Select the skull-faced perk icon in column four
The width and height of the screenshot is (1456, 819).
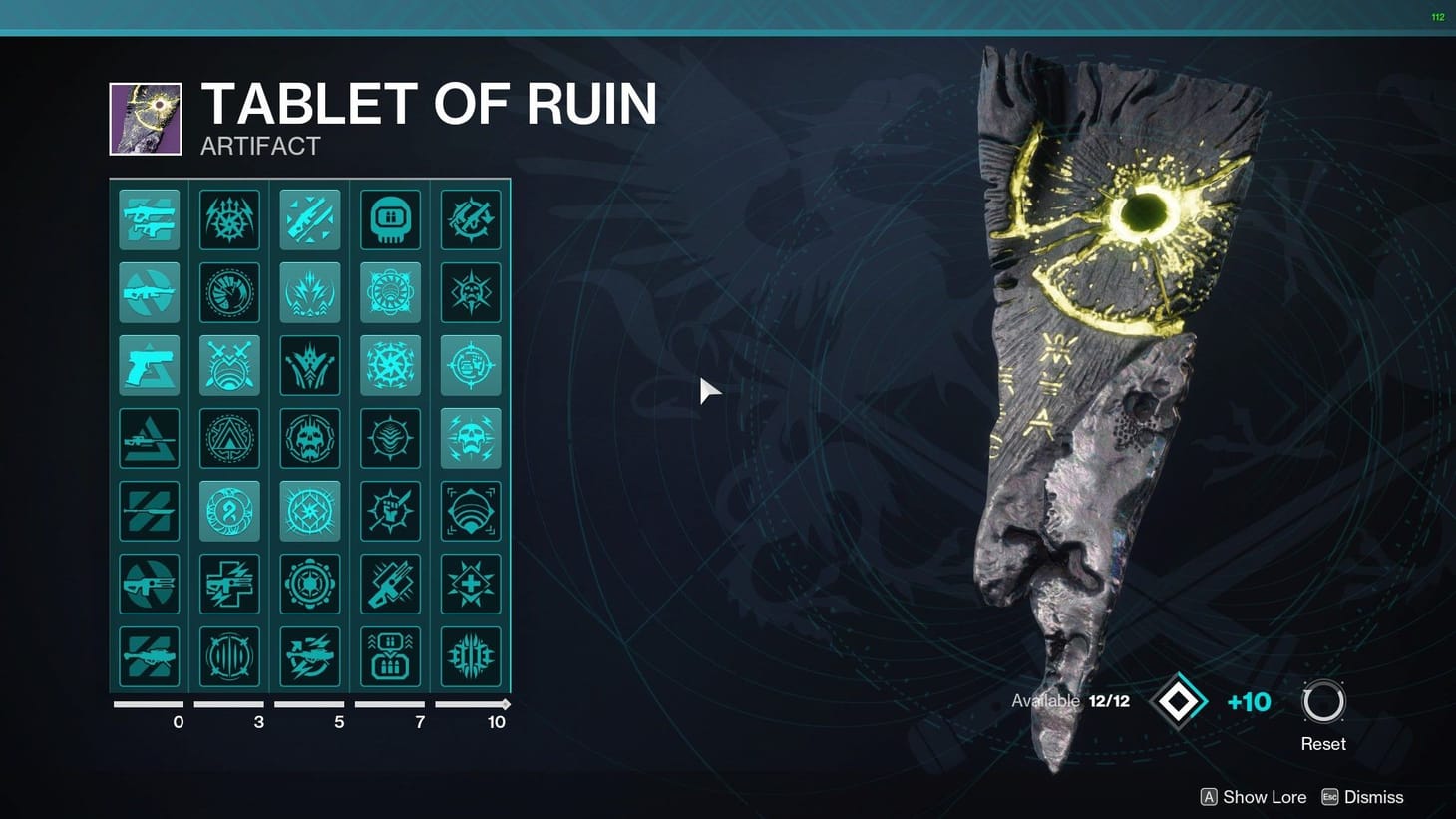389,219
